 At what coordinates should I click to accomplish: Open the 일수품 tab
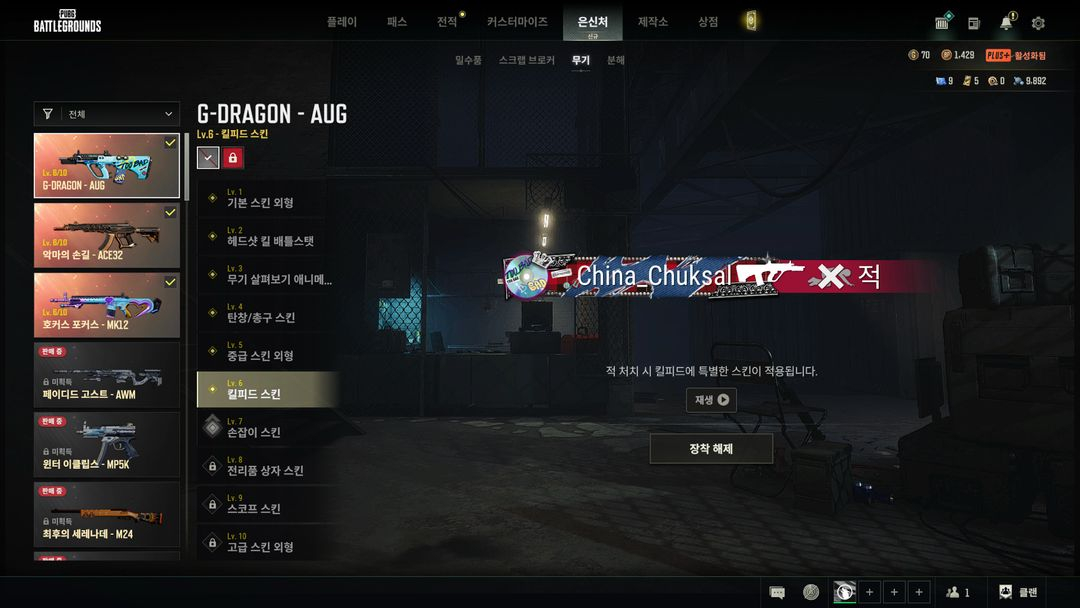tap(468, 61)
